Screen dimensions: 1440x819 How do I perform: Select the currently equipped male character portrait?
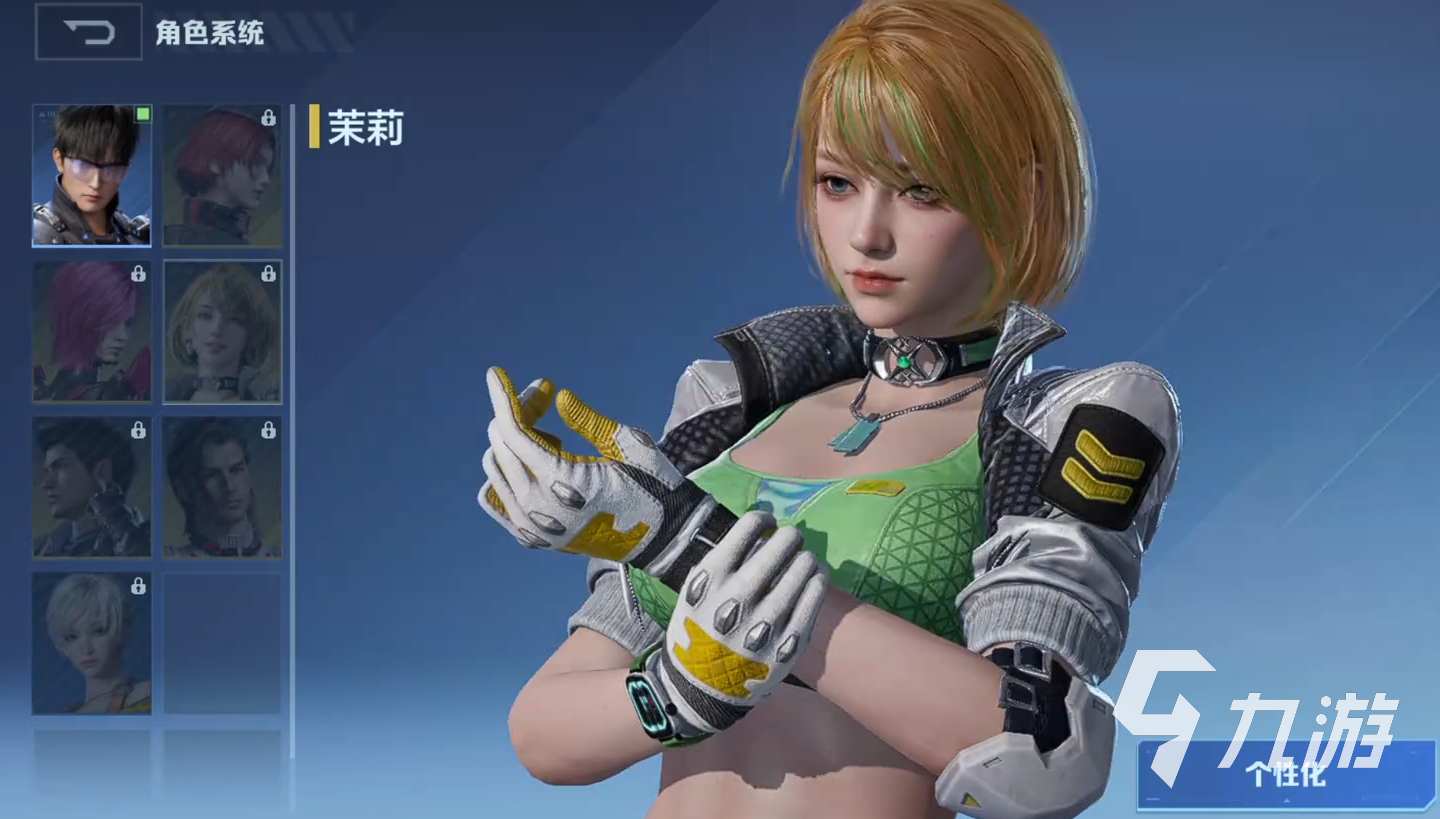92,176
